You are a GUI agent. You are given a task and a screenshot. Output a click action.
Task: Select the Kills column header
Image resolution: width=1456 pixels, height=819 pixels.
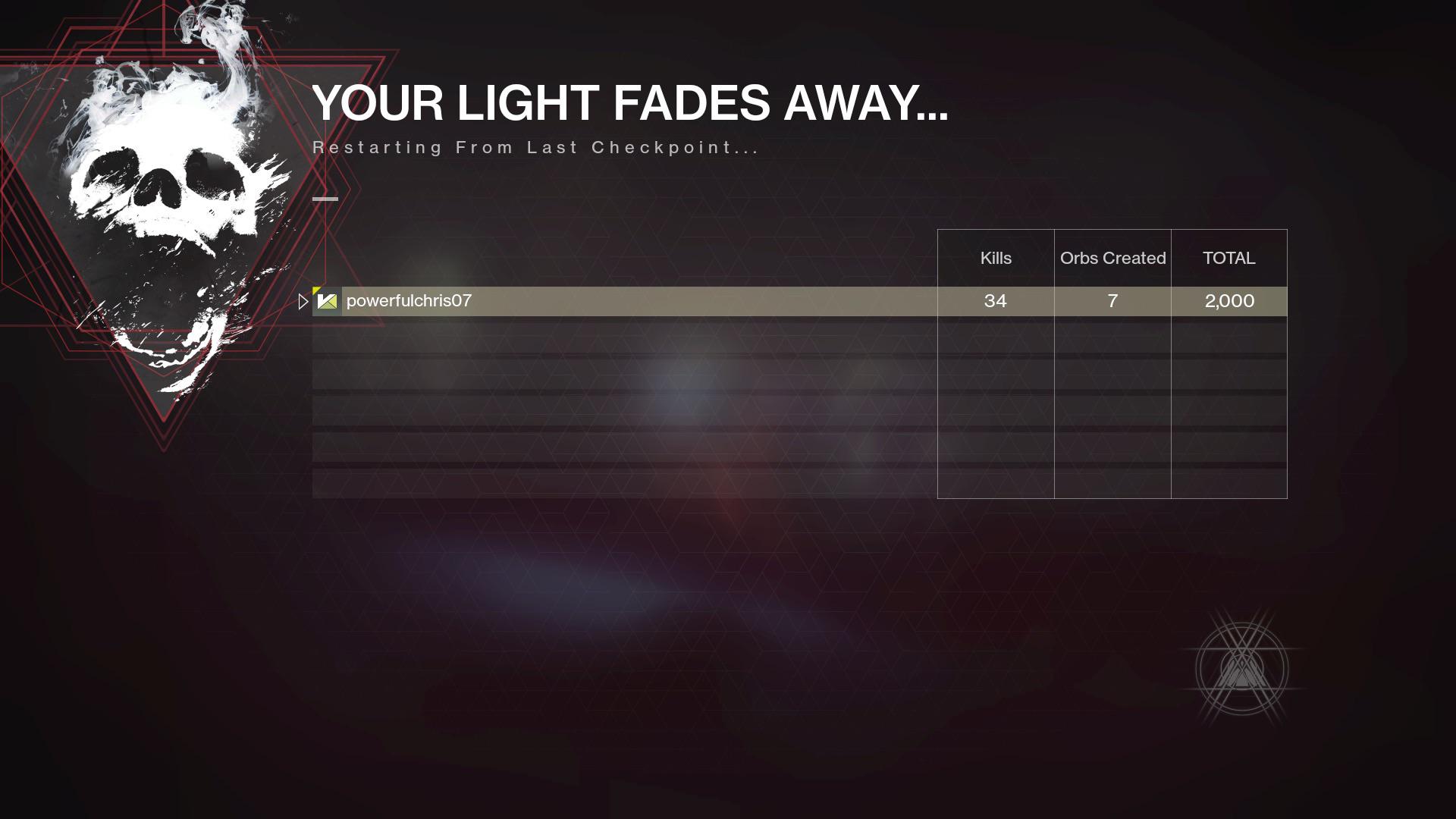tap(996, 258)
